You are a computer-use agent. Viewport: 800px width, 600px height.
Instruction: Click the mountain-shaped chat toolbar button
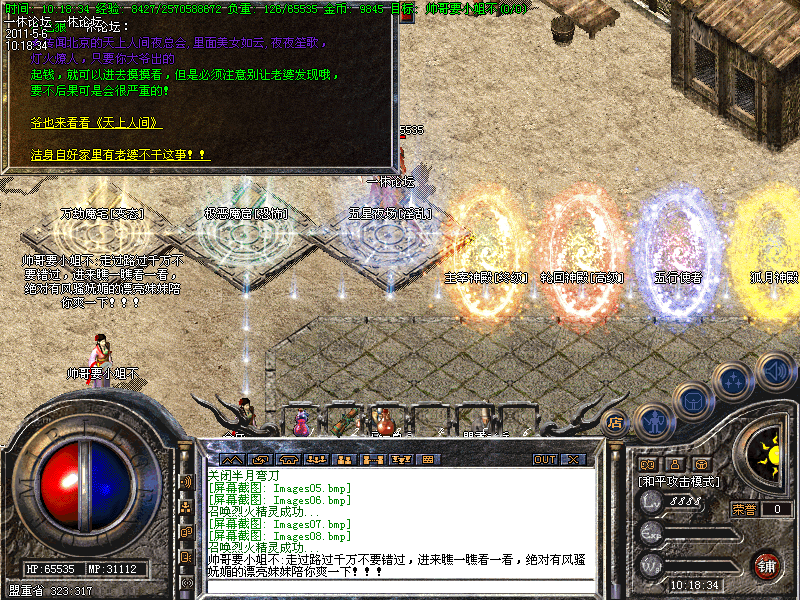(234, 460)
